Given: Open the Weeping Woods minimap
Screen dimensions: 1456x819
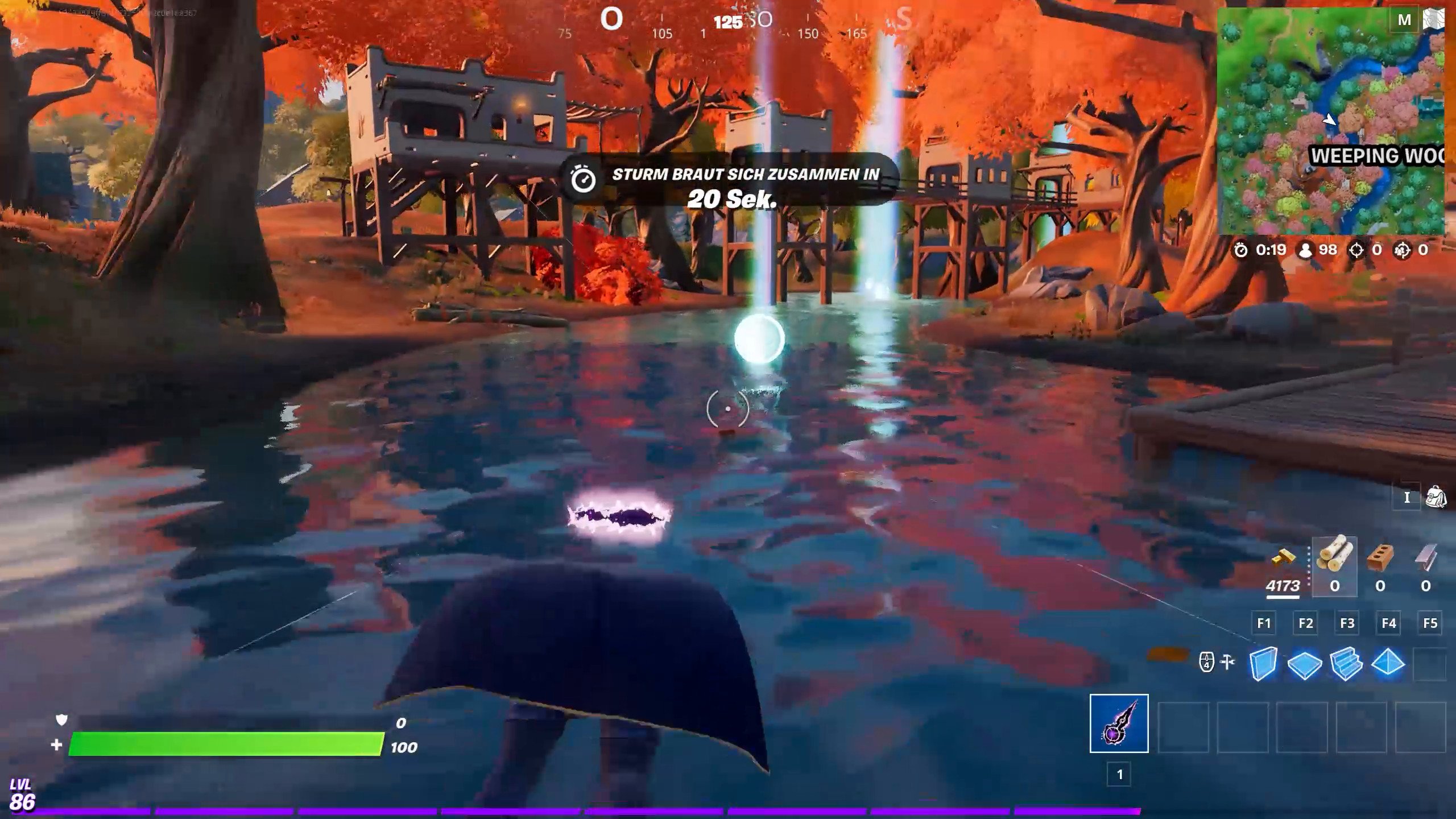Looking at the screenshot, I should point(1330,121).
